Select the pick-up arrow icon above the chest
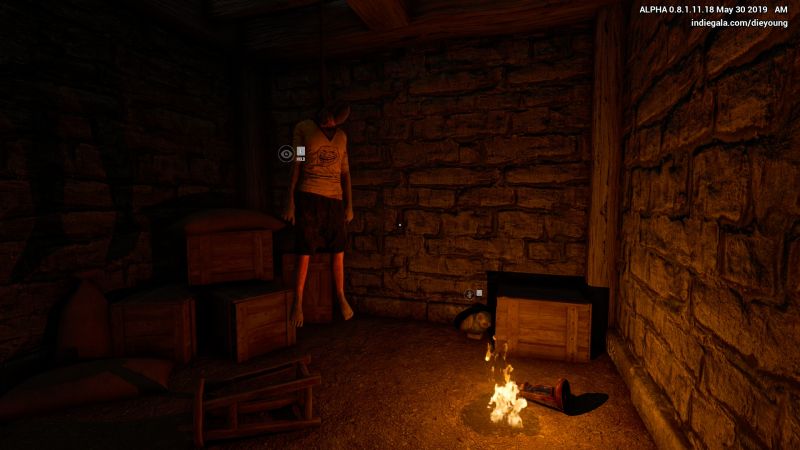800x450 pixels. (469, 294)
